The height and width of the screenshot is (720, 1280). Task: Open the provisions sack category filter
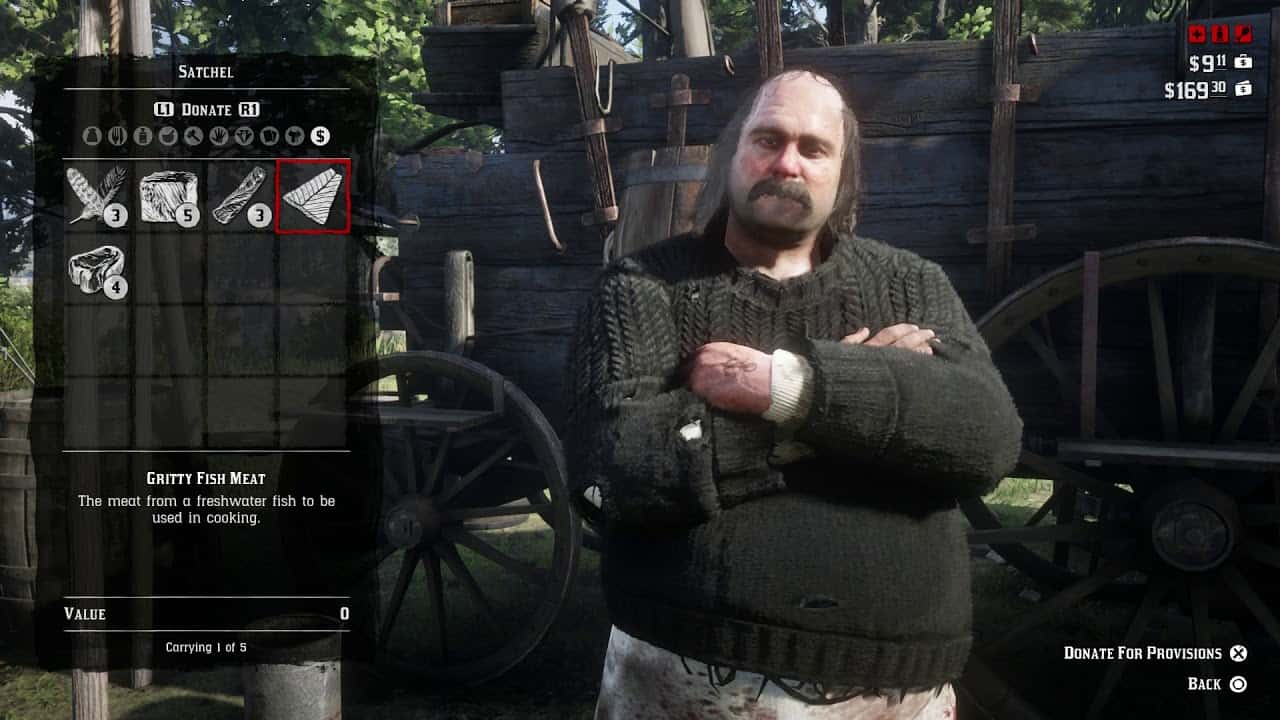tap(90, 136)
